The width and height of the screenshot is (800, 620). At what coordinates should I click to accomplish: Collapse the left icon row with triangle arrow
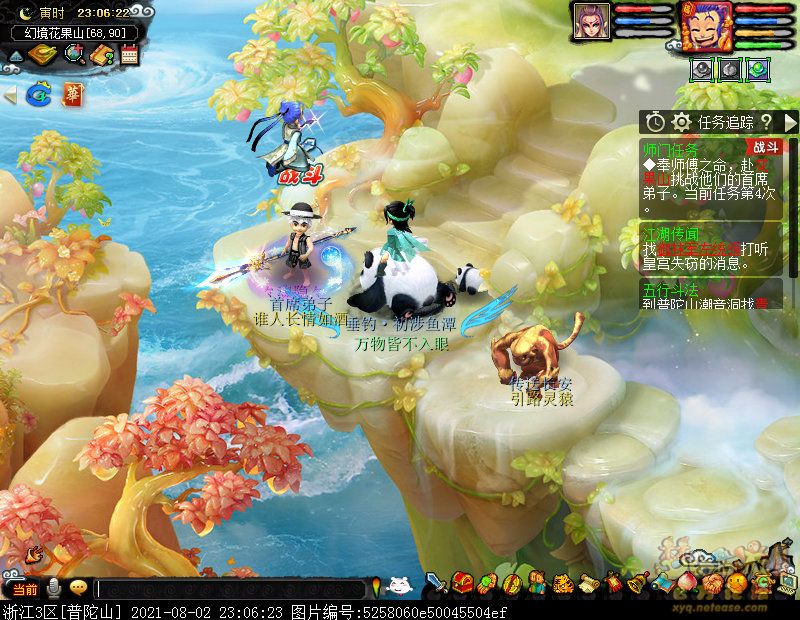(x=10, y=96)
